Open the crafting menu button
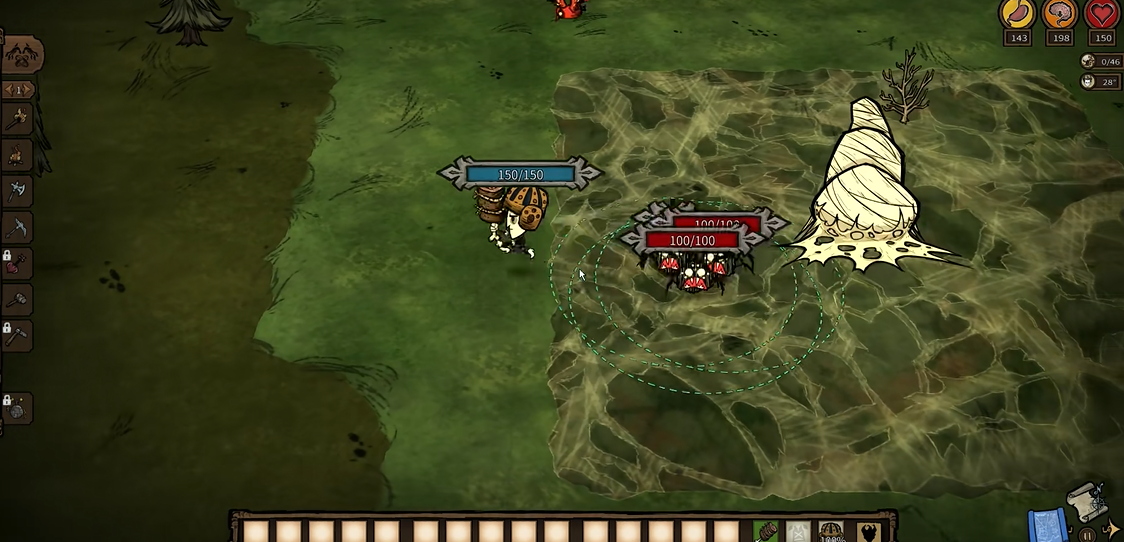Screen dimensions: 1124x542 click(x=21, y=55)
